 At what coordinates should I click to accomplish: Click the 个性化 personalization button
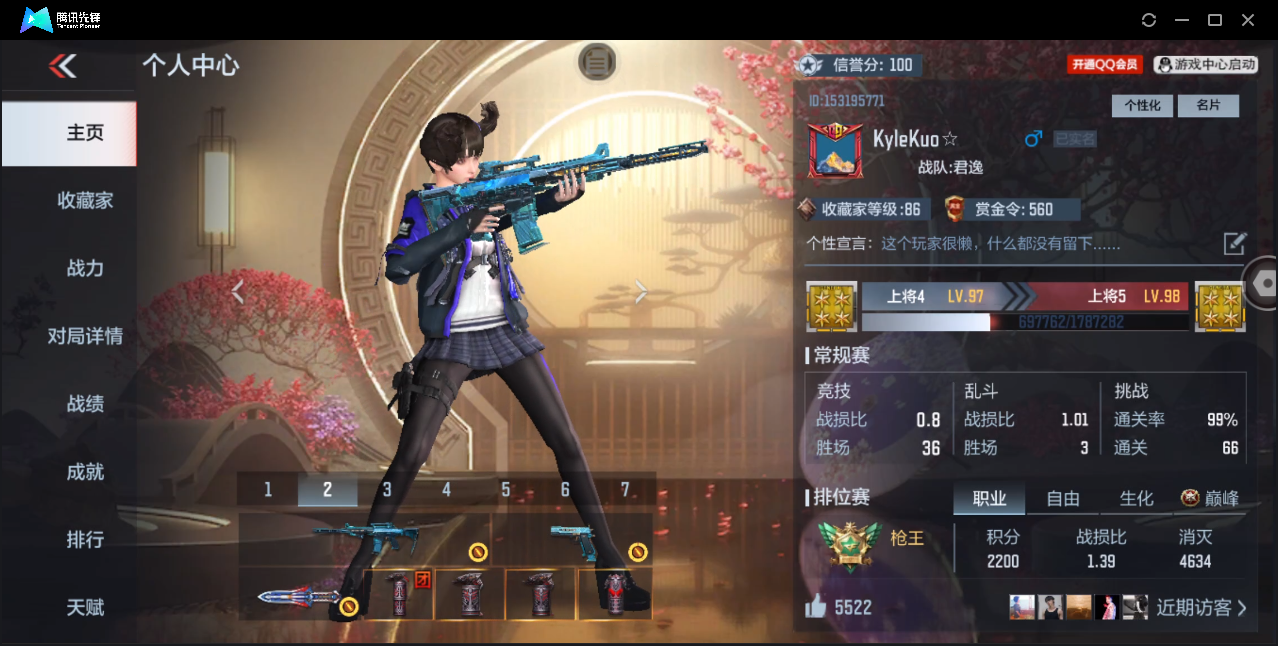click(1142, 106)
